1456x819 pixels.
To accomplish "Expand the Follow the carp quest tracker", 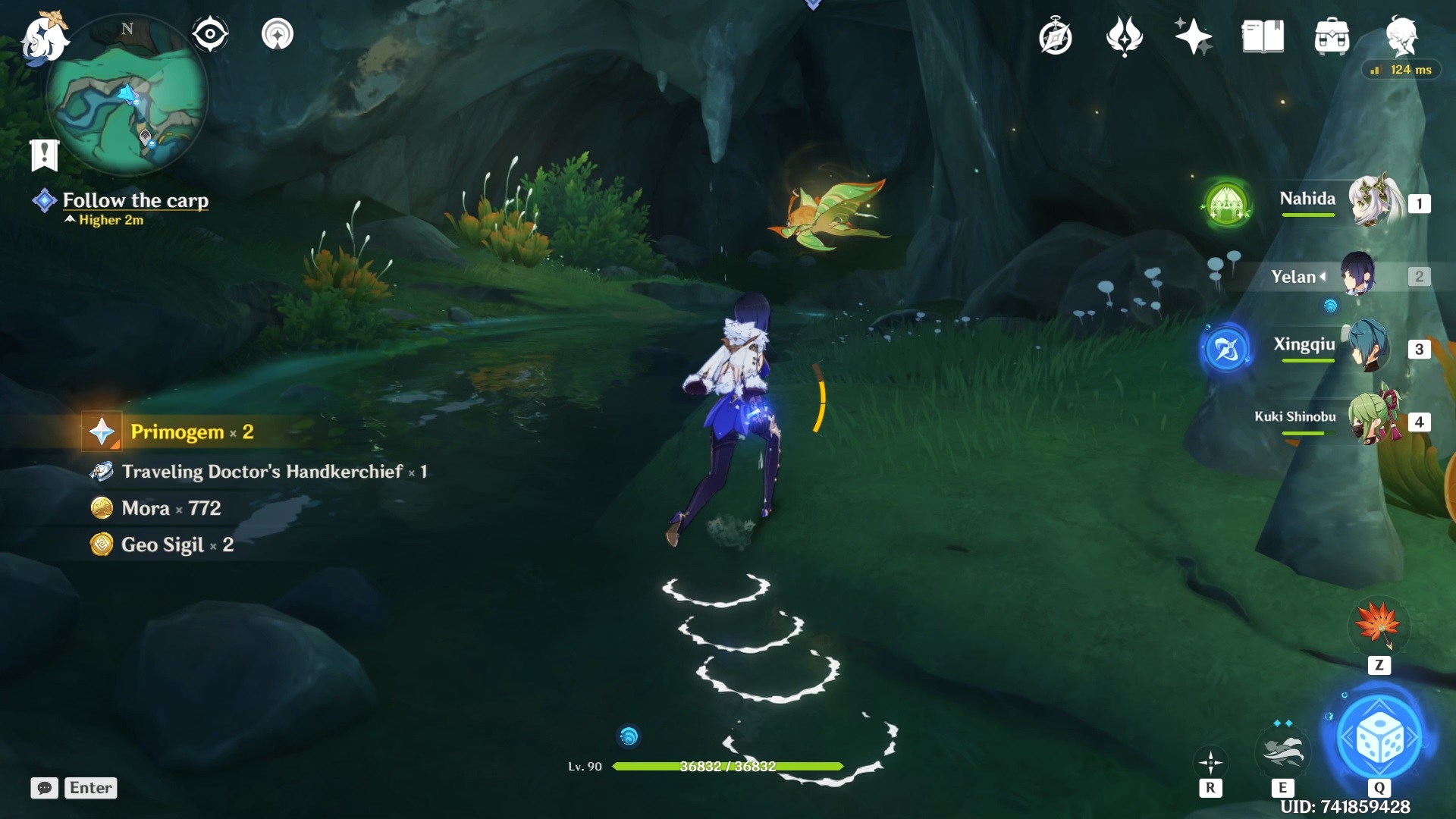I will tap(136, 201).
